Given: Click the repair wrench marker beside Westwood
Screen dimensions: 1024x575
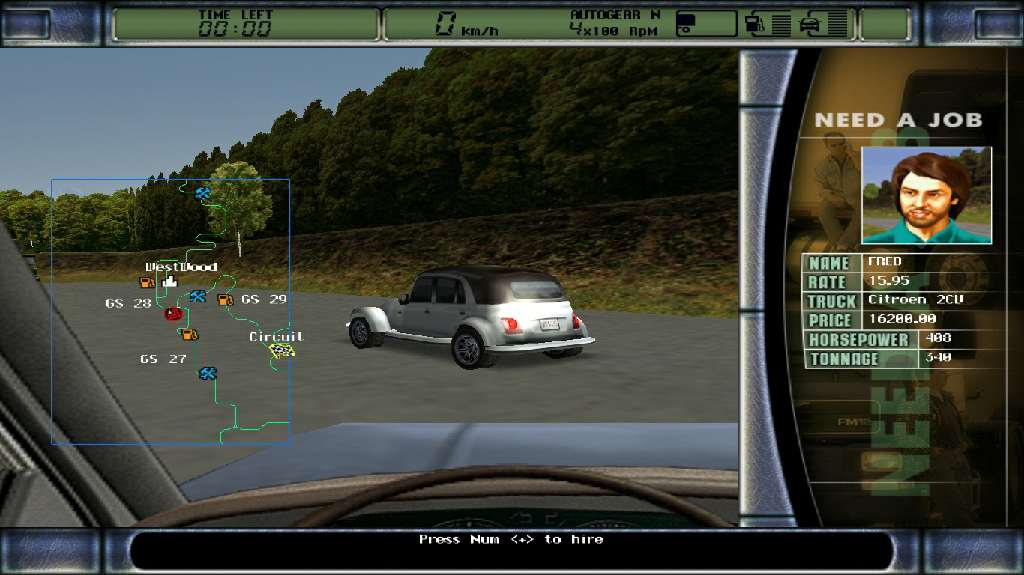Looking at the screenshot, I should (x=197, y=296).
